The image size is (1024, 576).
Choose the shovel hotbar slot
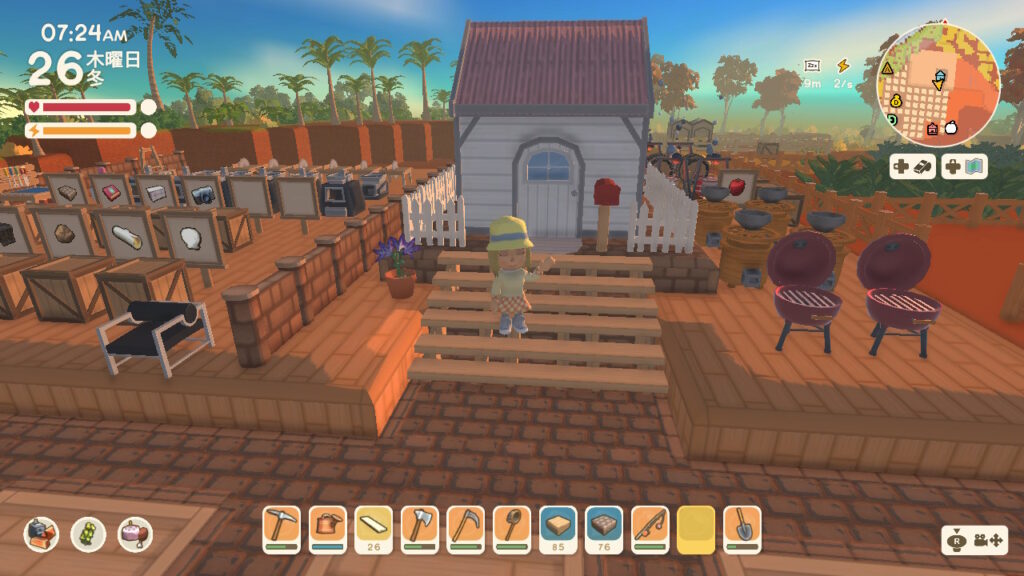(742, 526)
